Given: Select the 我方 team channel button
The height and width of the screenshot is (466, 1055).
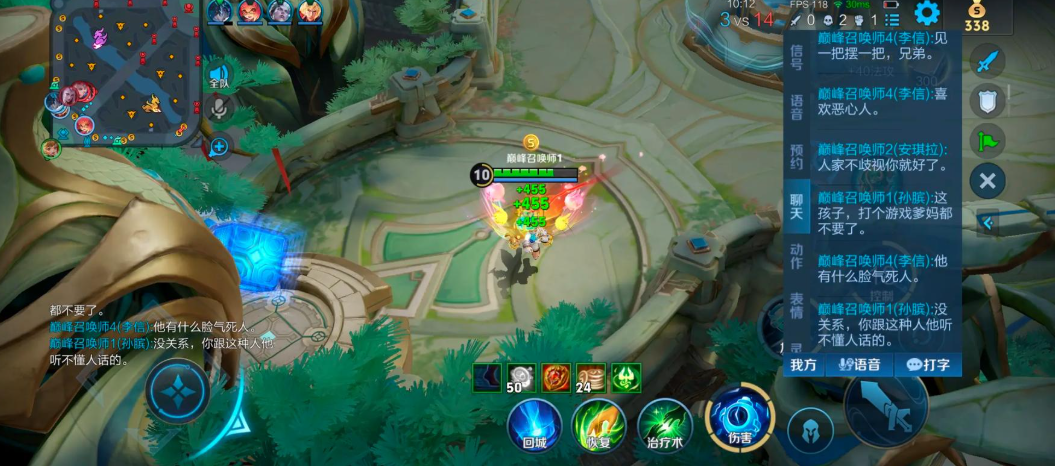Looking at the screenshot, I should (804, 365).
